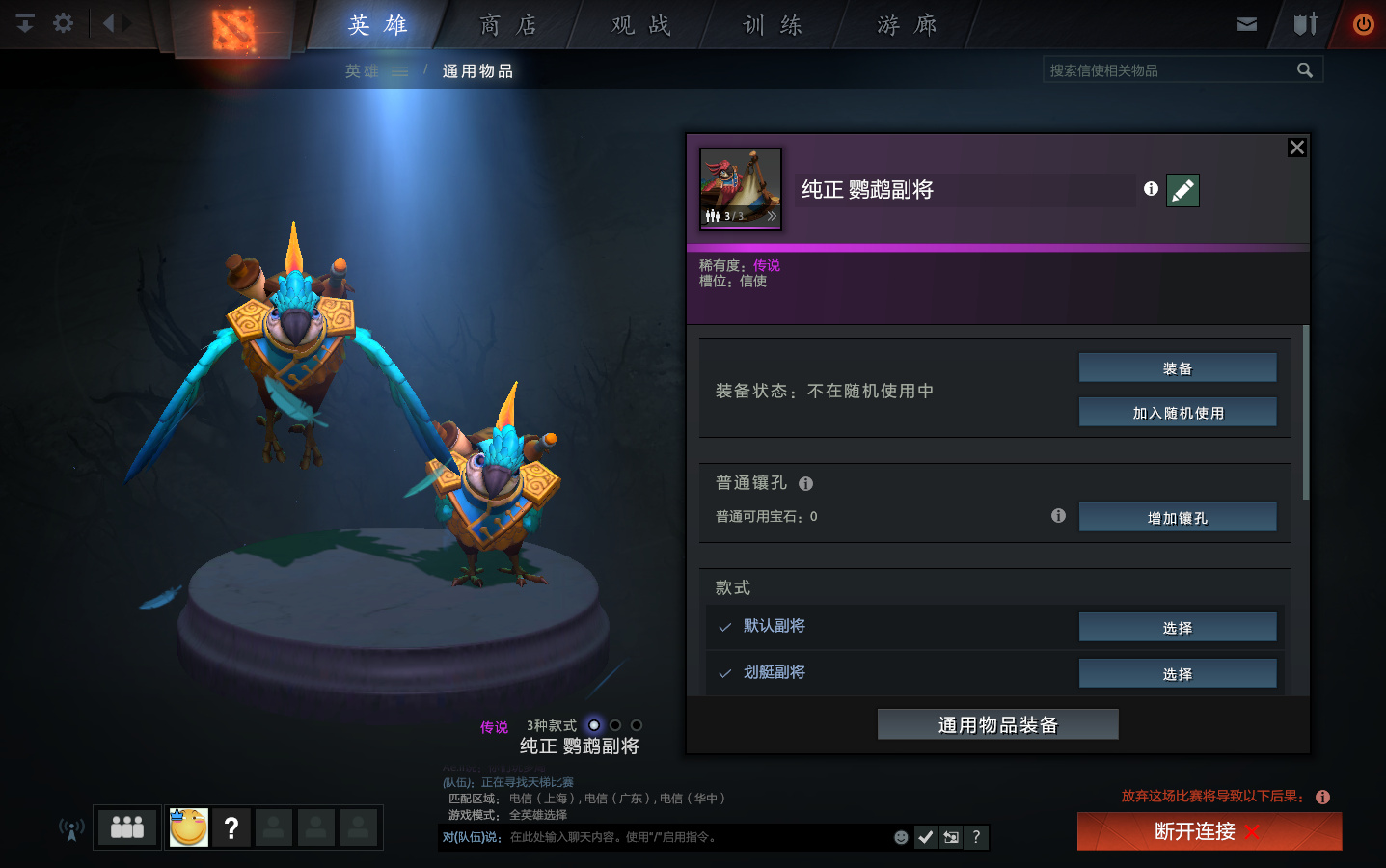The height and width of the screenshot is (868, 1386).
Task: Click the checkmark toggle beside chat input
Action: 925,837
